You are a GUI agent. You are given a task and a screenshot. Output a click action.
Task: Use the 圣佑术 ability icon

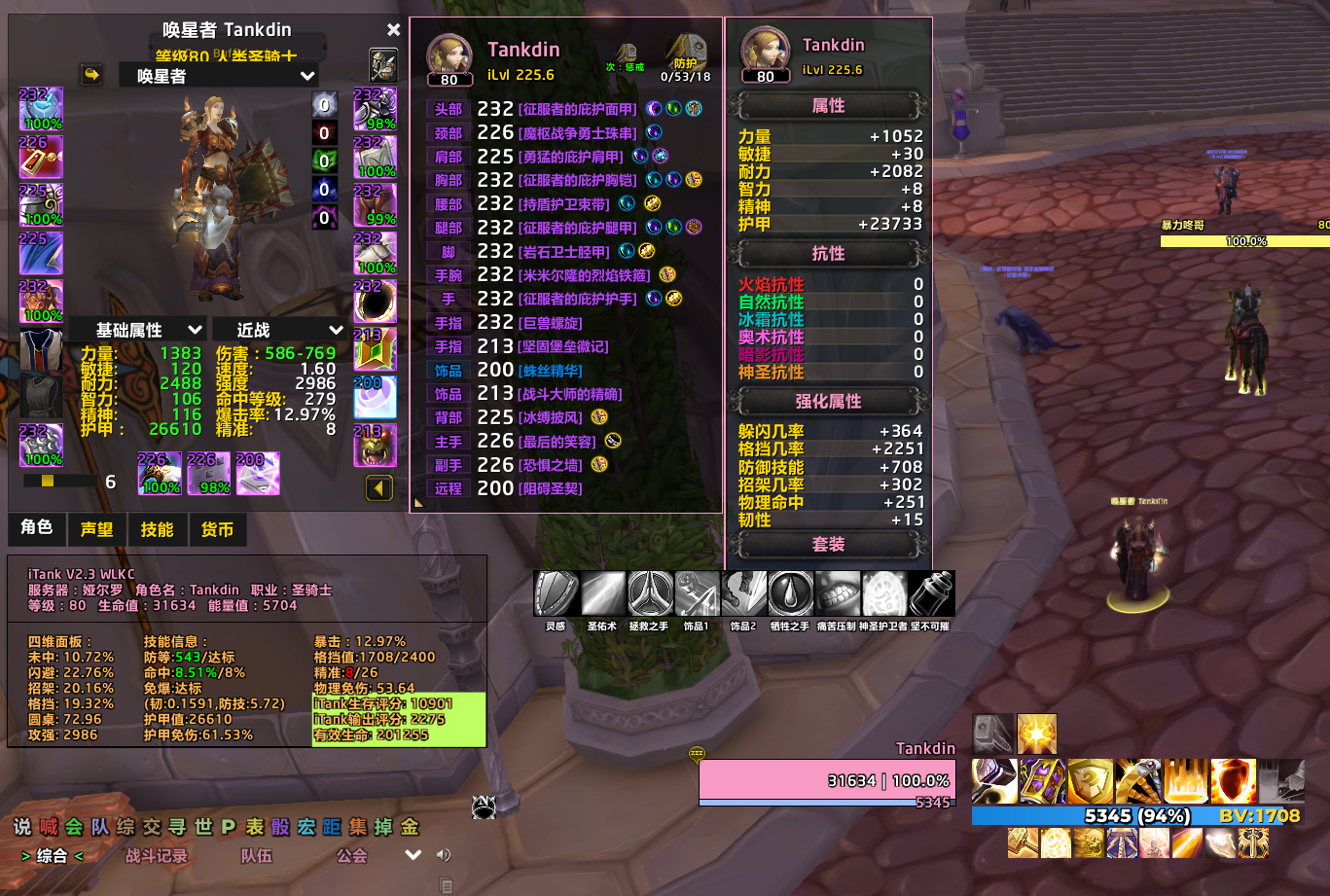tap(602, 593)
